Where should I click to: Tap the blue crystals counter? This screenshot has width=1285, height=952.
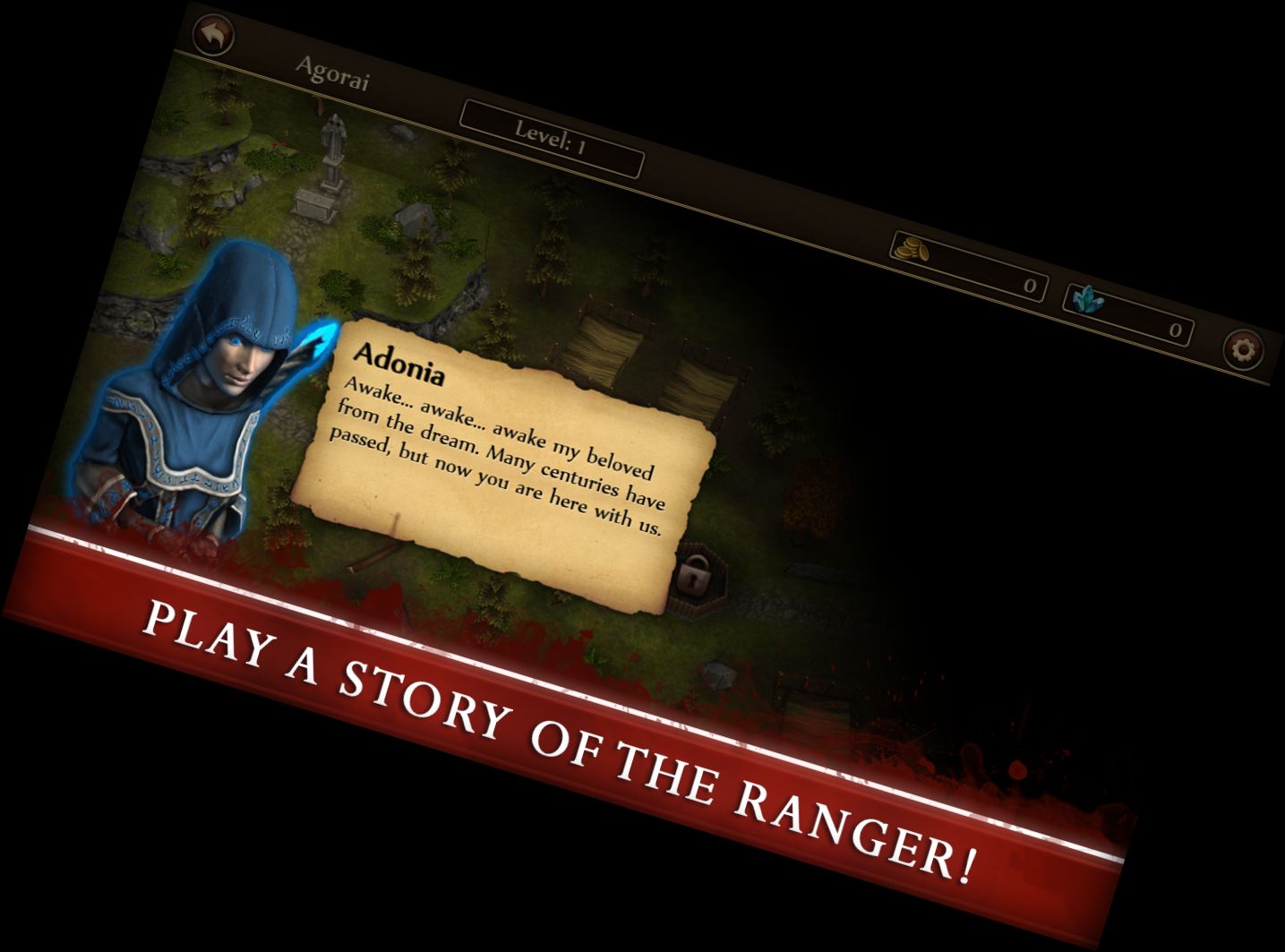(x=1129, y=313)
